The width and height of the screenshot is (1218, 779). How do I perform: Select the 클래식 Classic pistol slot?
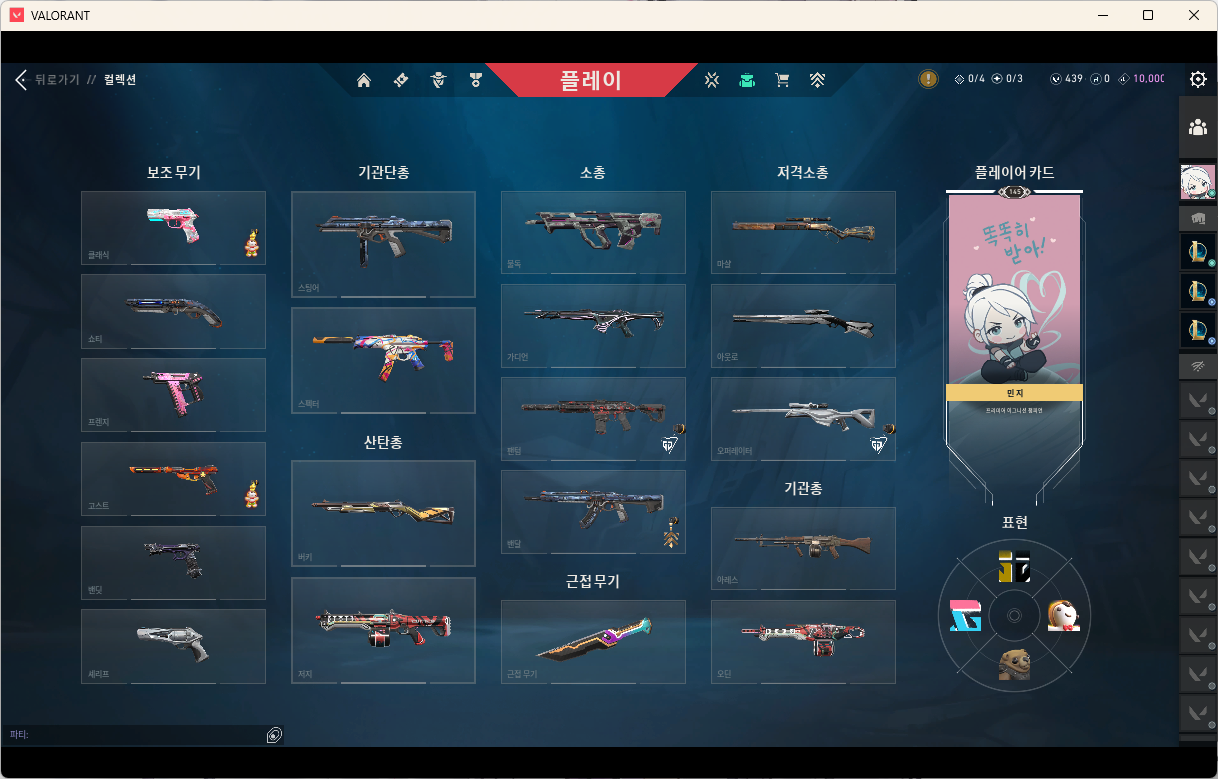[x=173, y=228]
